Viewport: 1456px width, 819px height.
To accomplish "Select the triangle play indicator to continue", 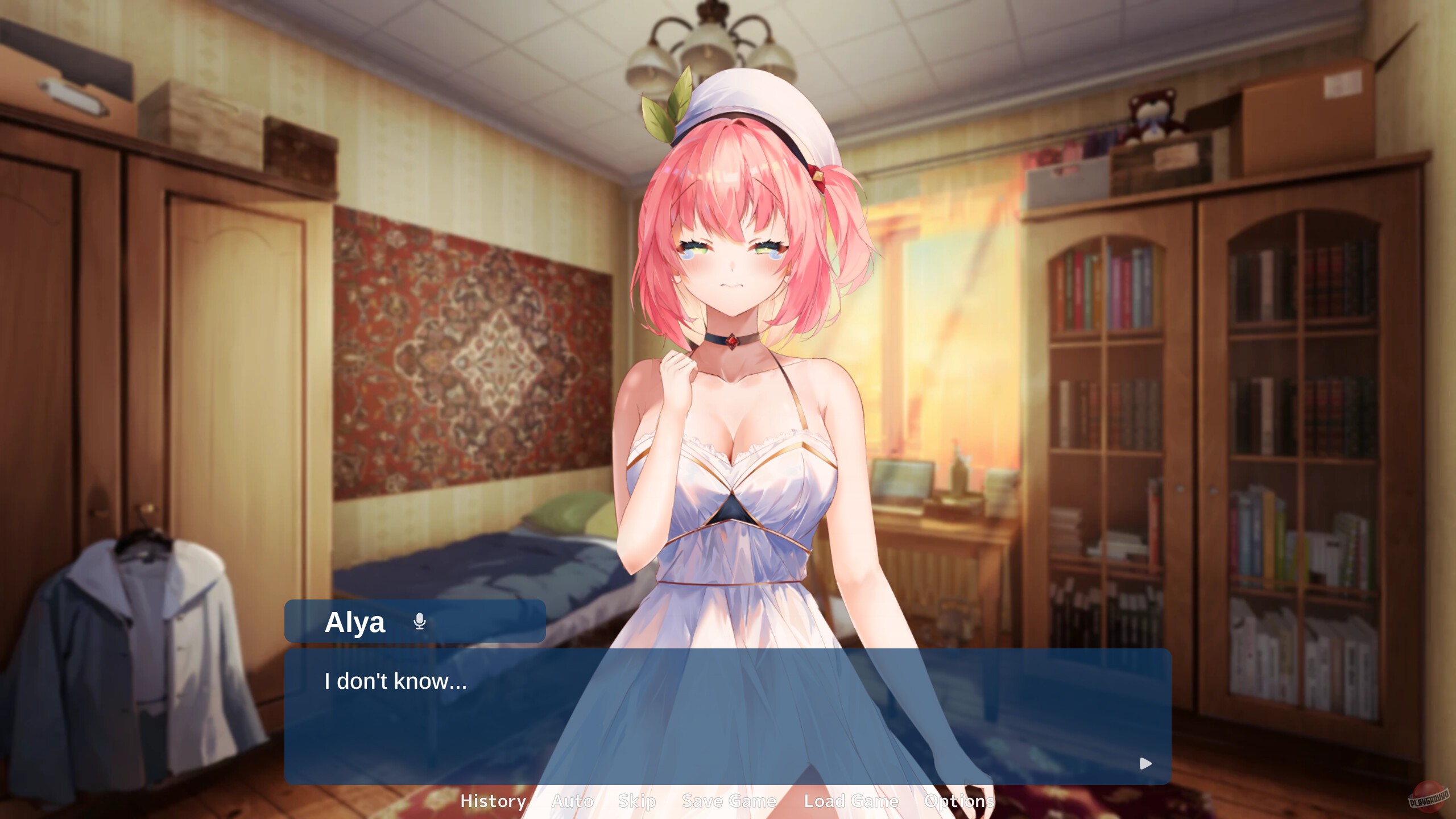I will coord(1145,764).
